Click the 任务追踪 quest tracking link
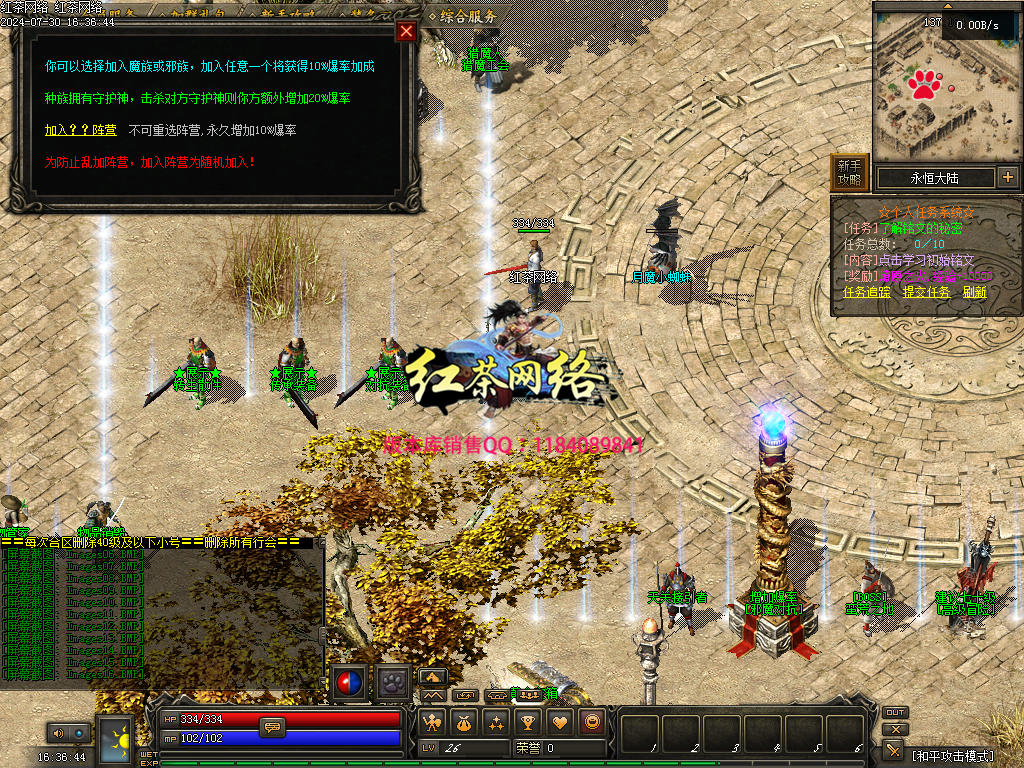1024x768 pixels. tap(867, 292)
